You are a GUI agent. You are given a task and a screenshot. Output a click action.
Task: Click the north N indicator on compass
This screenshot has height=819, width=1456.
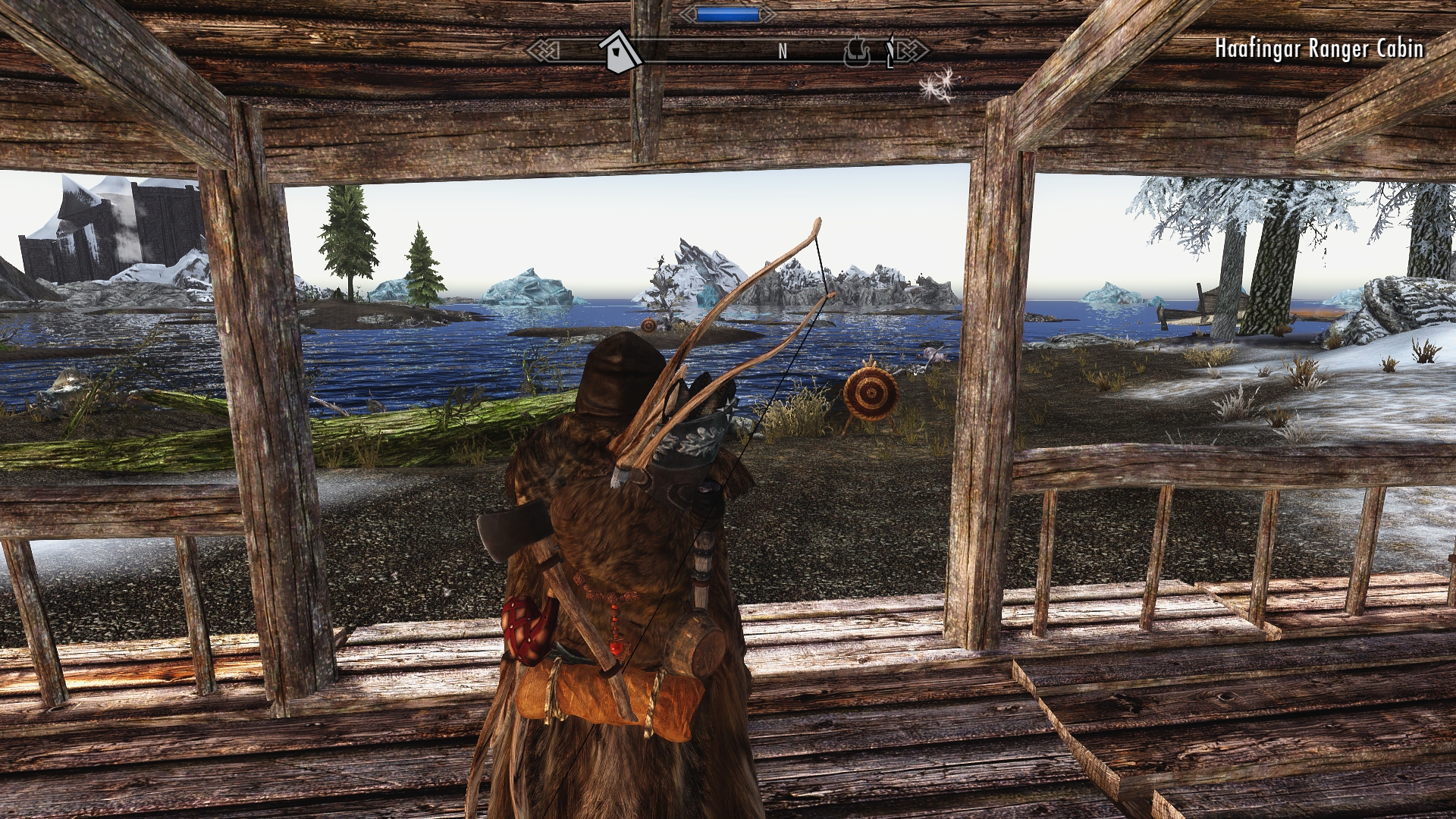(x=783, y=52)
